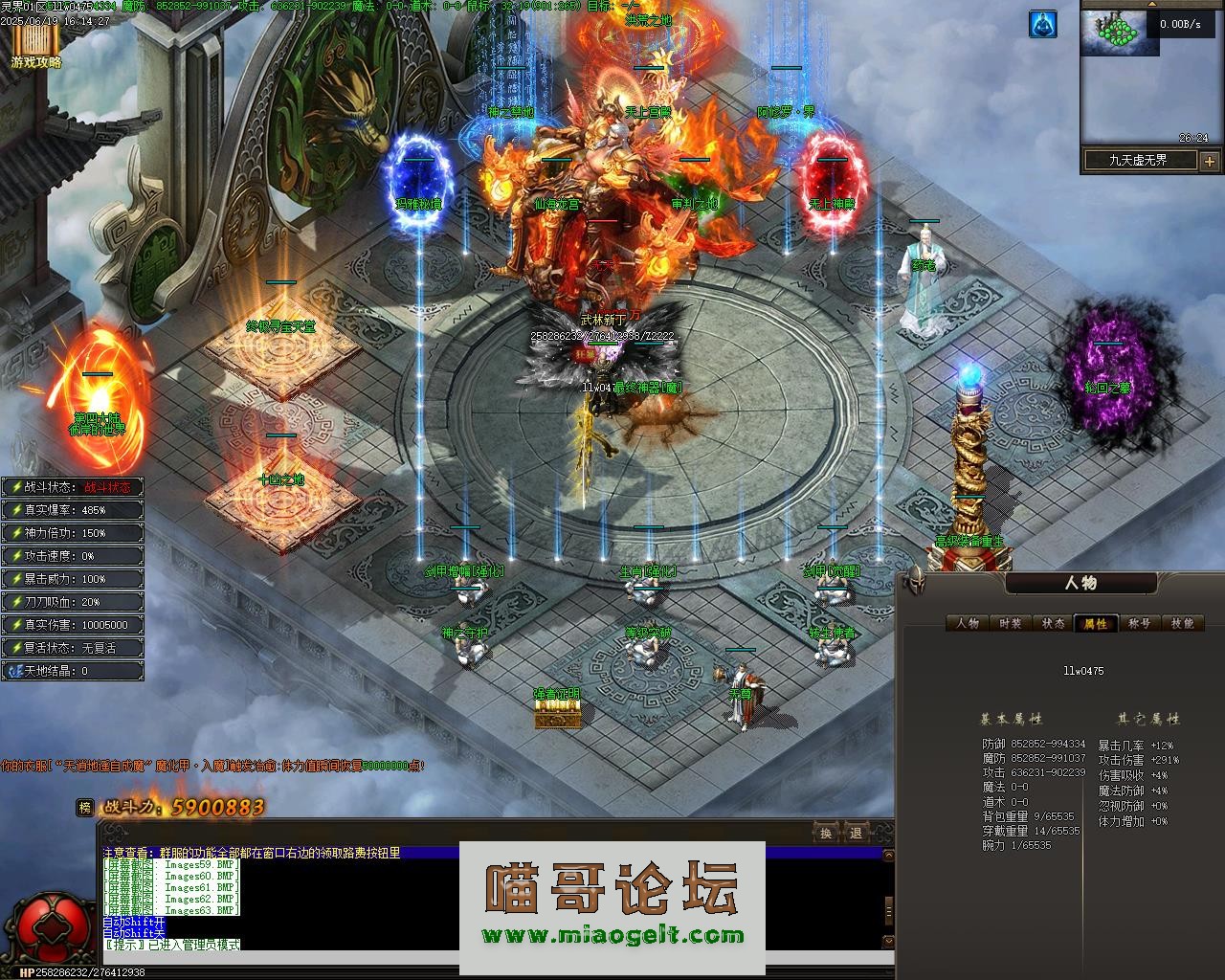Open the 榜 ranking button
This screenshot has height=980, width=1225.
point(86,808)
